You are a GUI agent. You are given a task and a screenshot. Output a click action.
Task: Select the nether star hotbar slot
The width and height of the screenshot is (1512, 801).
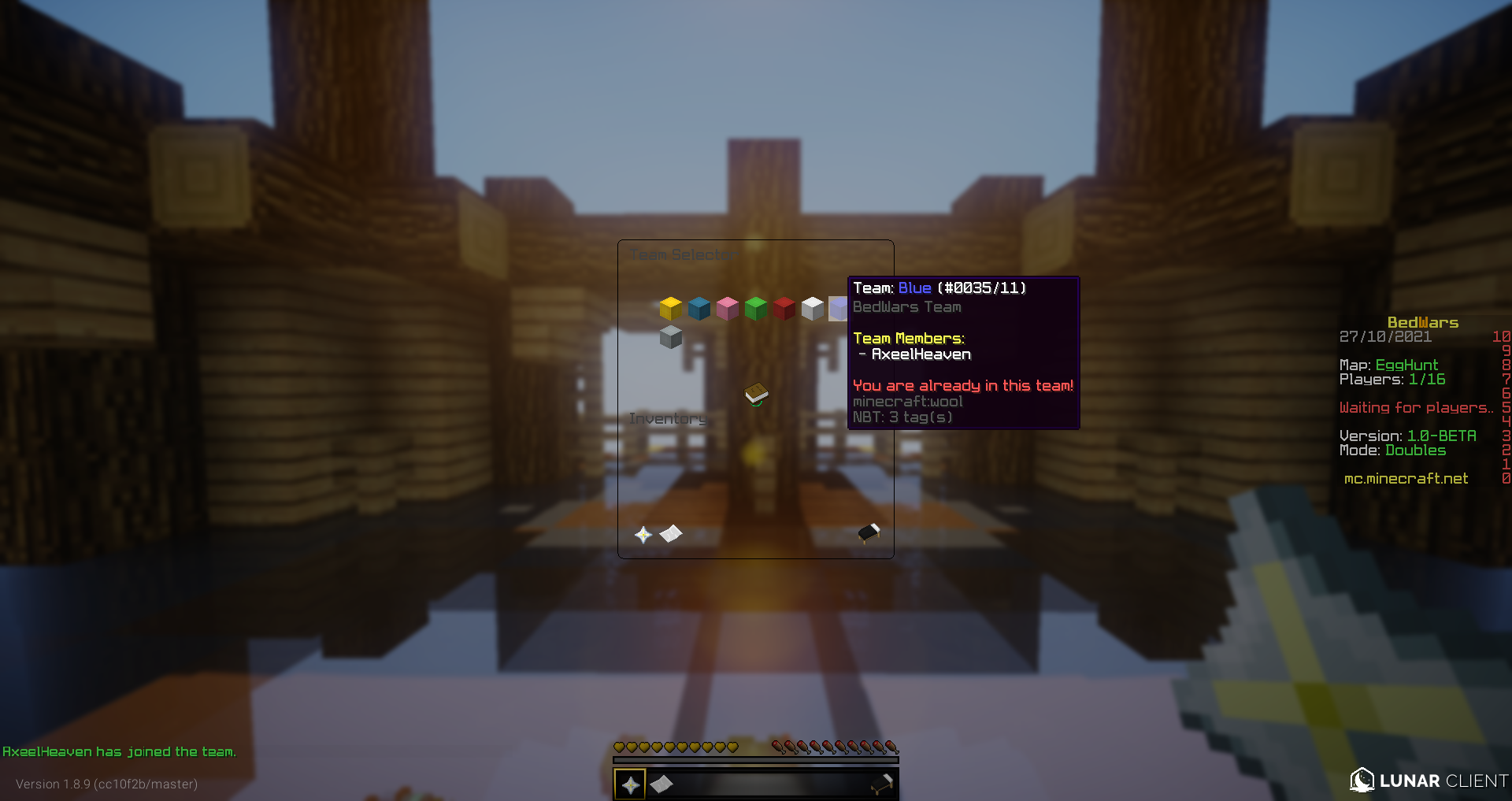pos(629,783)
